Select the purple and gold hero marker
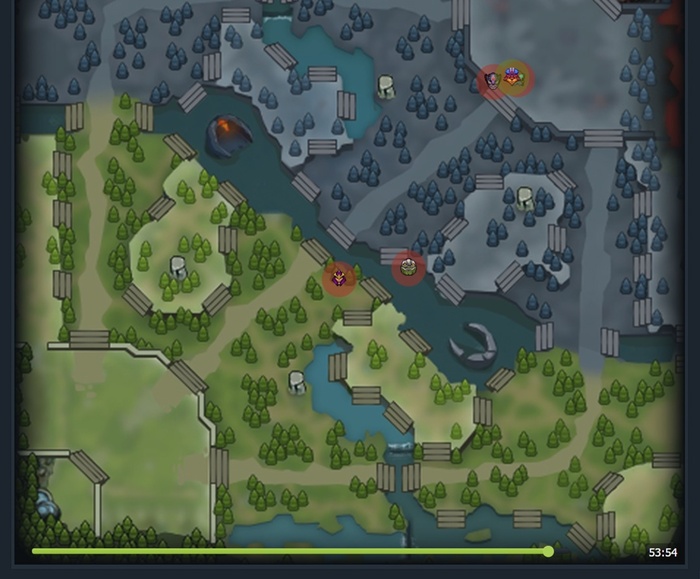The height and width of the screenshot is (579, 700). click(340, 277)
